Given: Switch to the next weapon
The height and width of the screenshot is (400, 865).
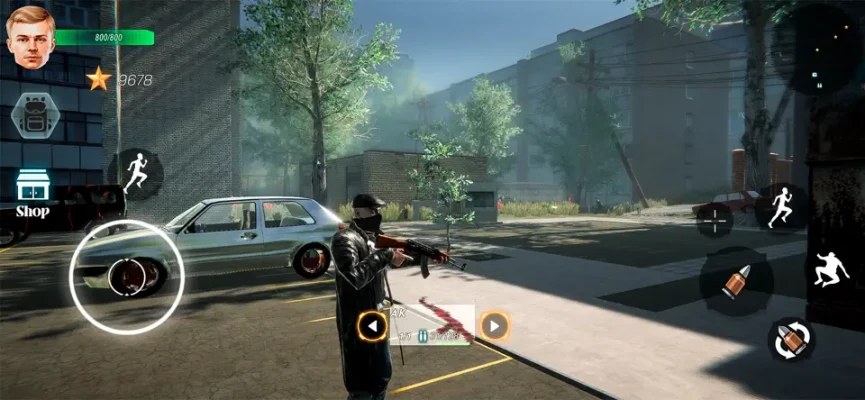Looking at the screenshot, I should 494,325.
